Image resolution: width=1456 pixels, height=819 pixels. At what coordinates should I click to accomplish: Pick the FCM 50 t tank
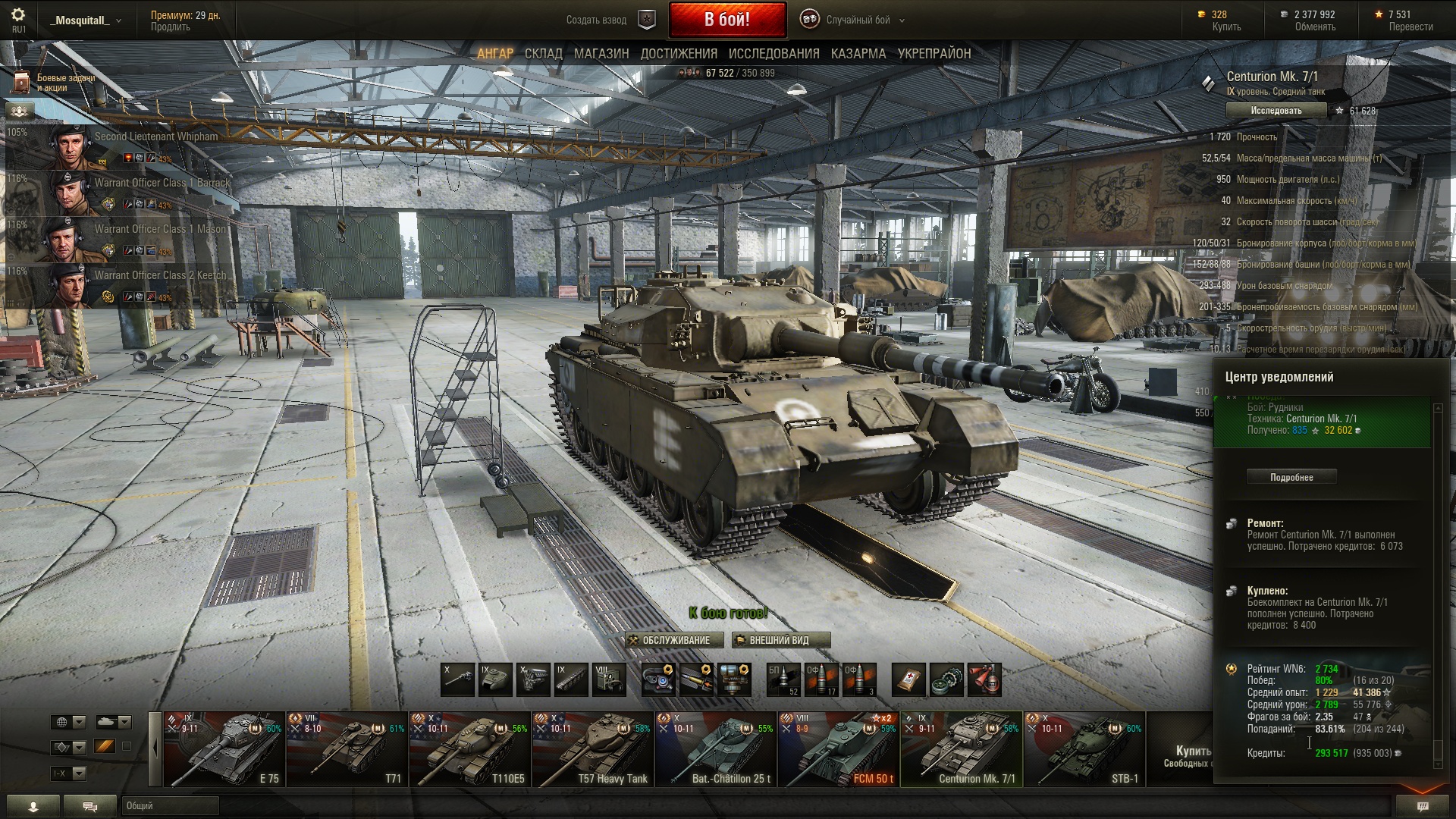839,749
